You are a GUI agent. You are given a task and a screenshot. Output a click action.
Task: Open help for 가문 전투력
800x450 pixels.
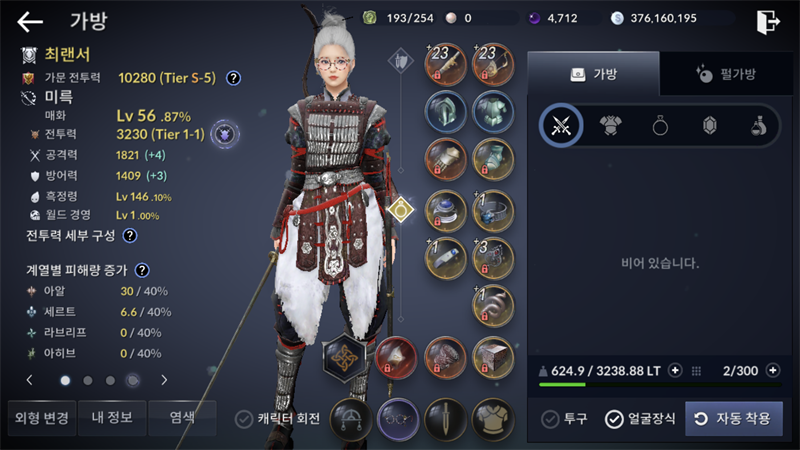233,77
